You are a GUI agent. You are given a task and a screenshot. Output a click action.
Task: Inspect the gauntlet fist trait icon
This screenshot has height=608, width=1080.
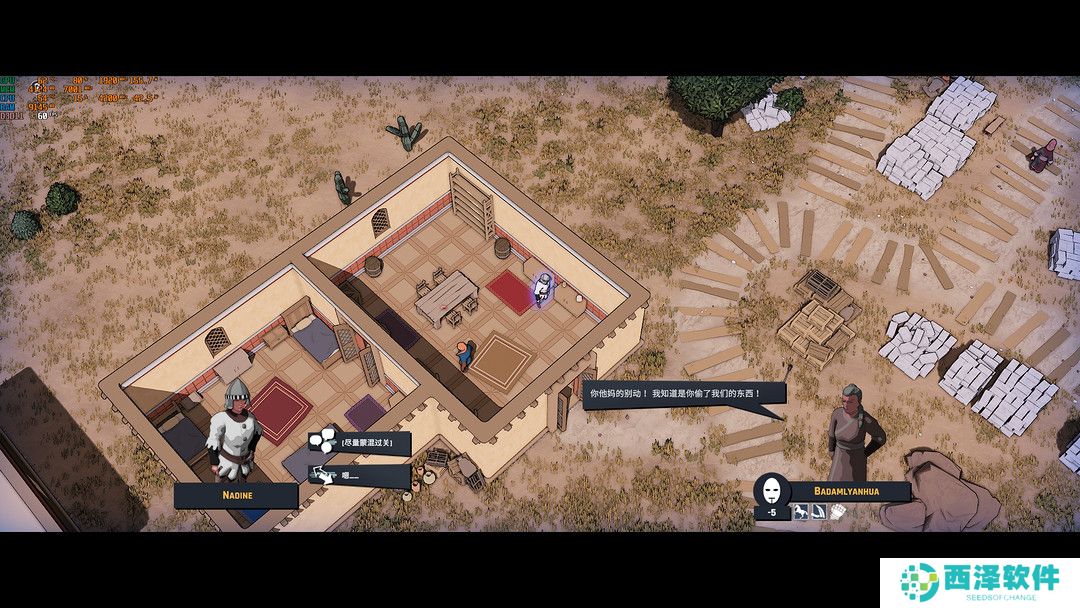click(x=837, y=512)
